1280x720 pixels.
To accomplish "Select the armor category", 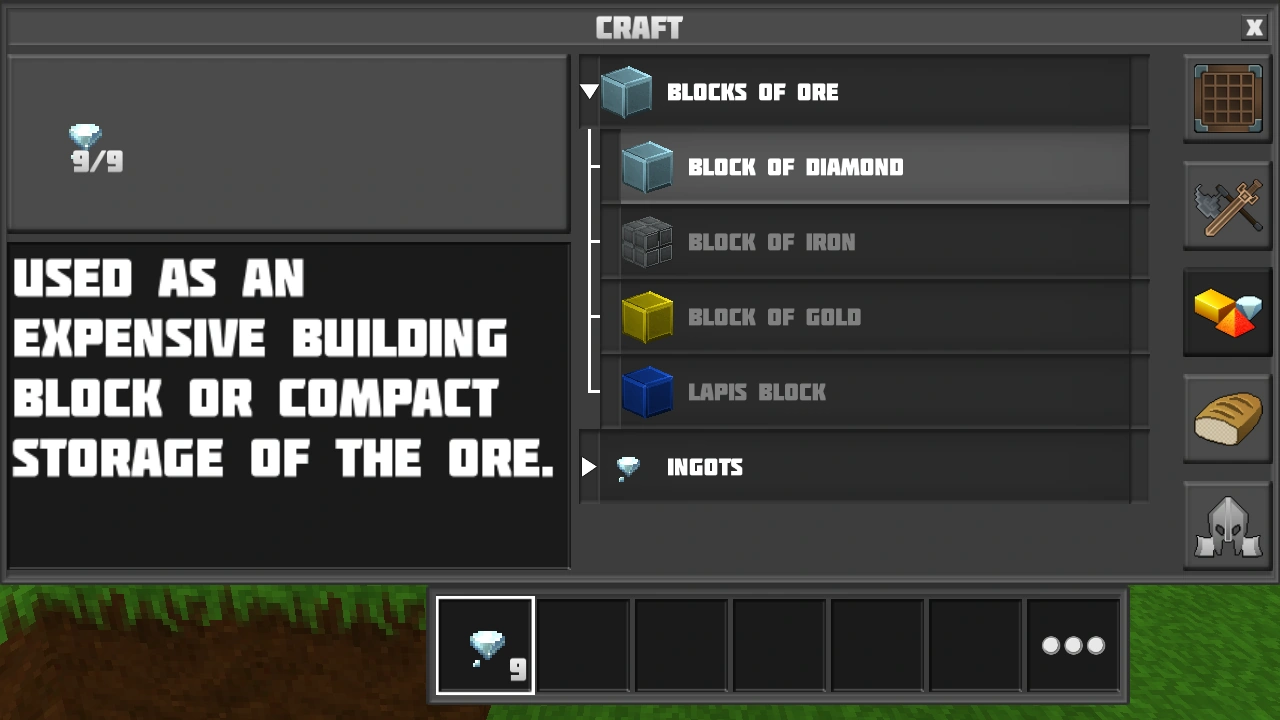I will [1227, 525].
